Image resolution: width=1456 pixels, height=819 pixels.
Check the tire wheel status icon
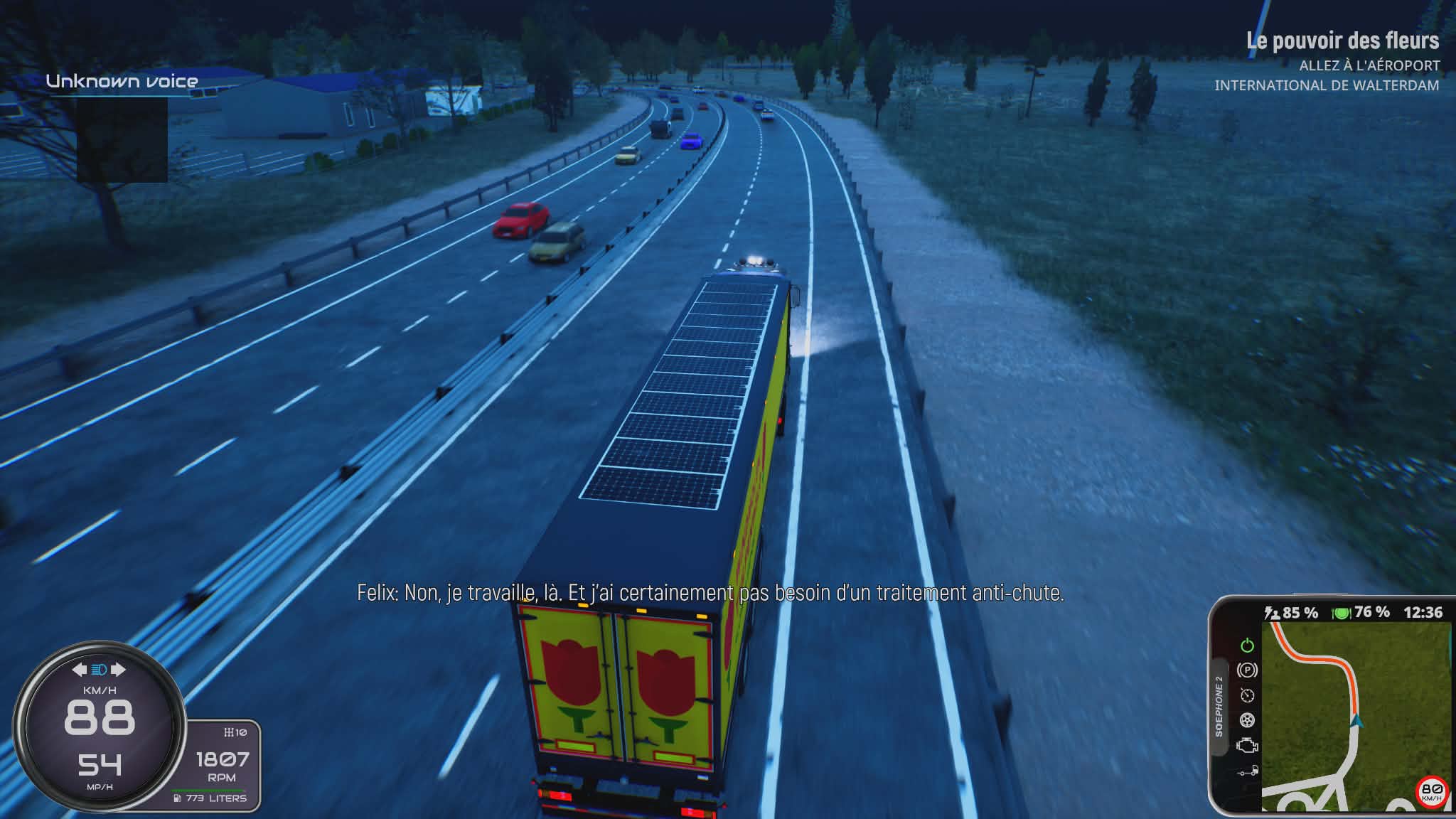(1247, 721)
